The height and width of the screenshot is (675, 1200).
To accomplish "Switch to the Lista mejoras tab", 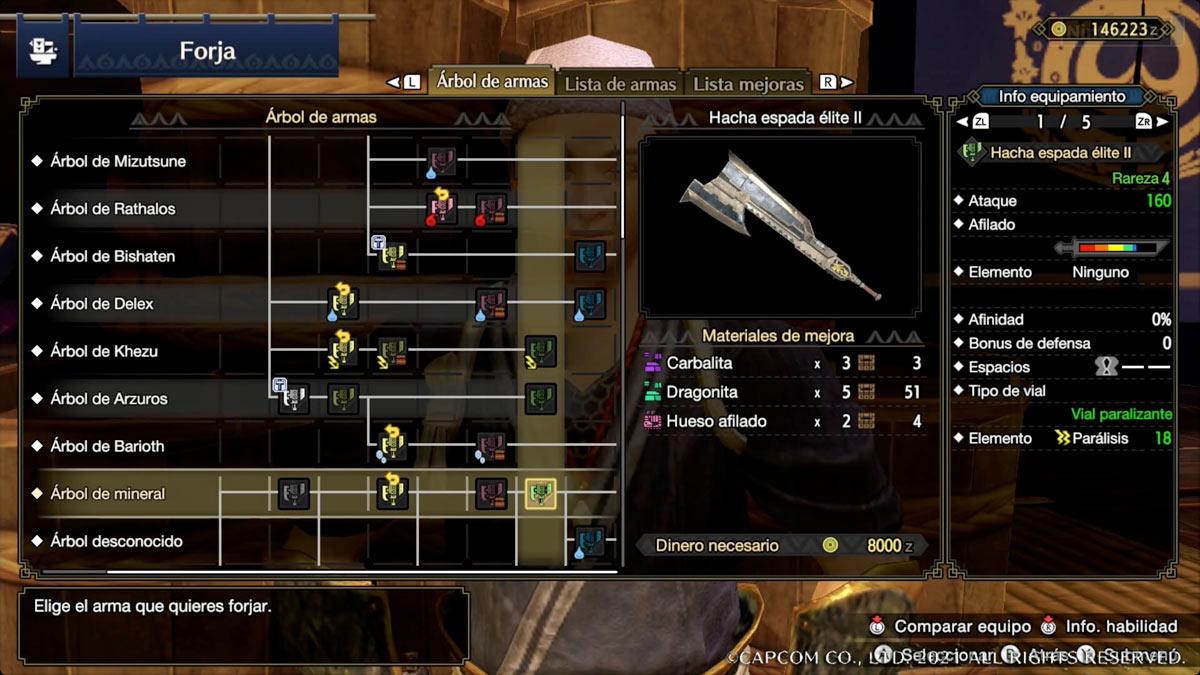I will pos(748,84).
